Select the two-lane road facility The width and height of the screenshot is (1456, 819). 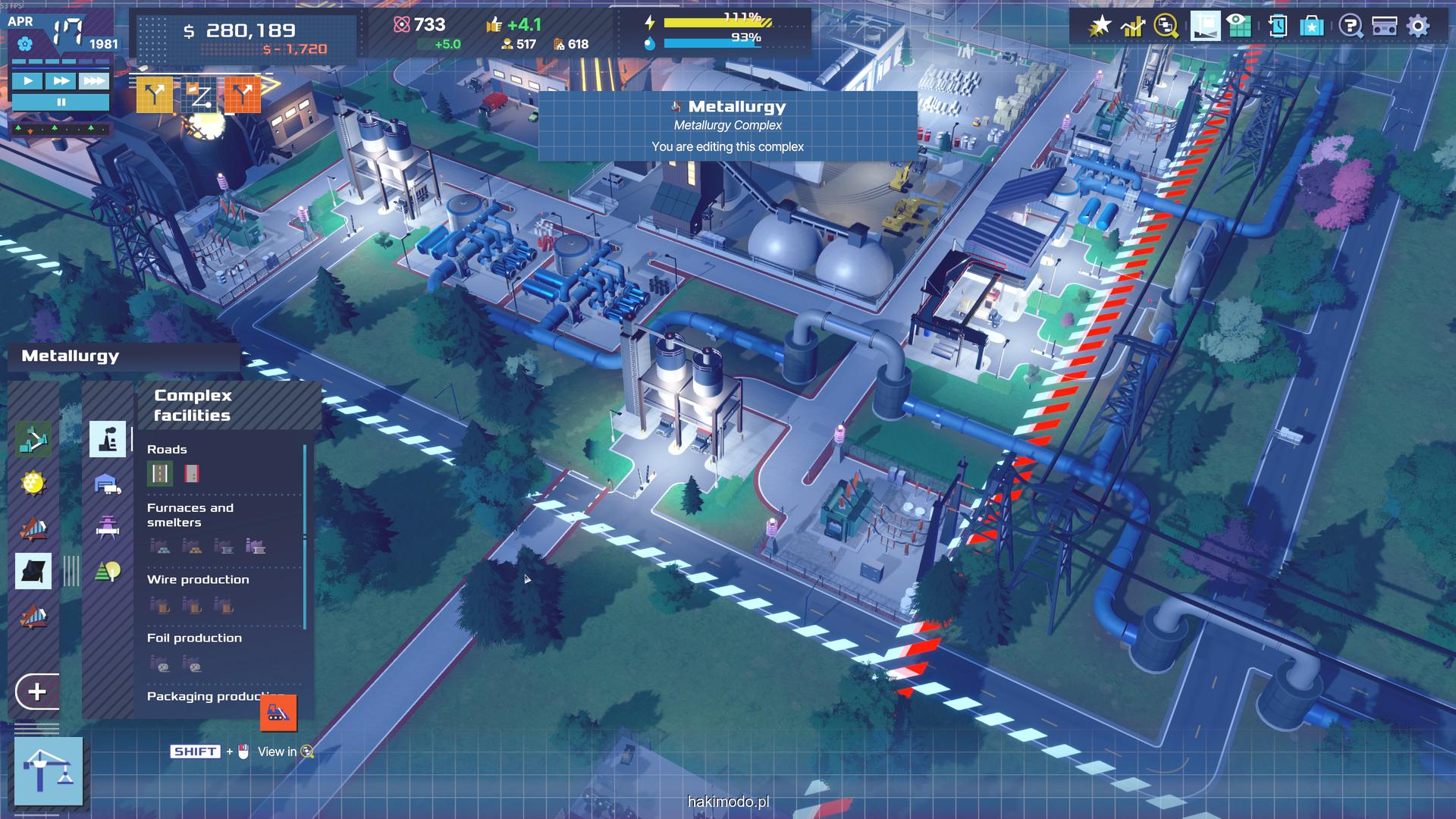[160, 474]
